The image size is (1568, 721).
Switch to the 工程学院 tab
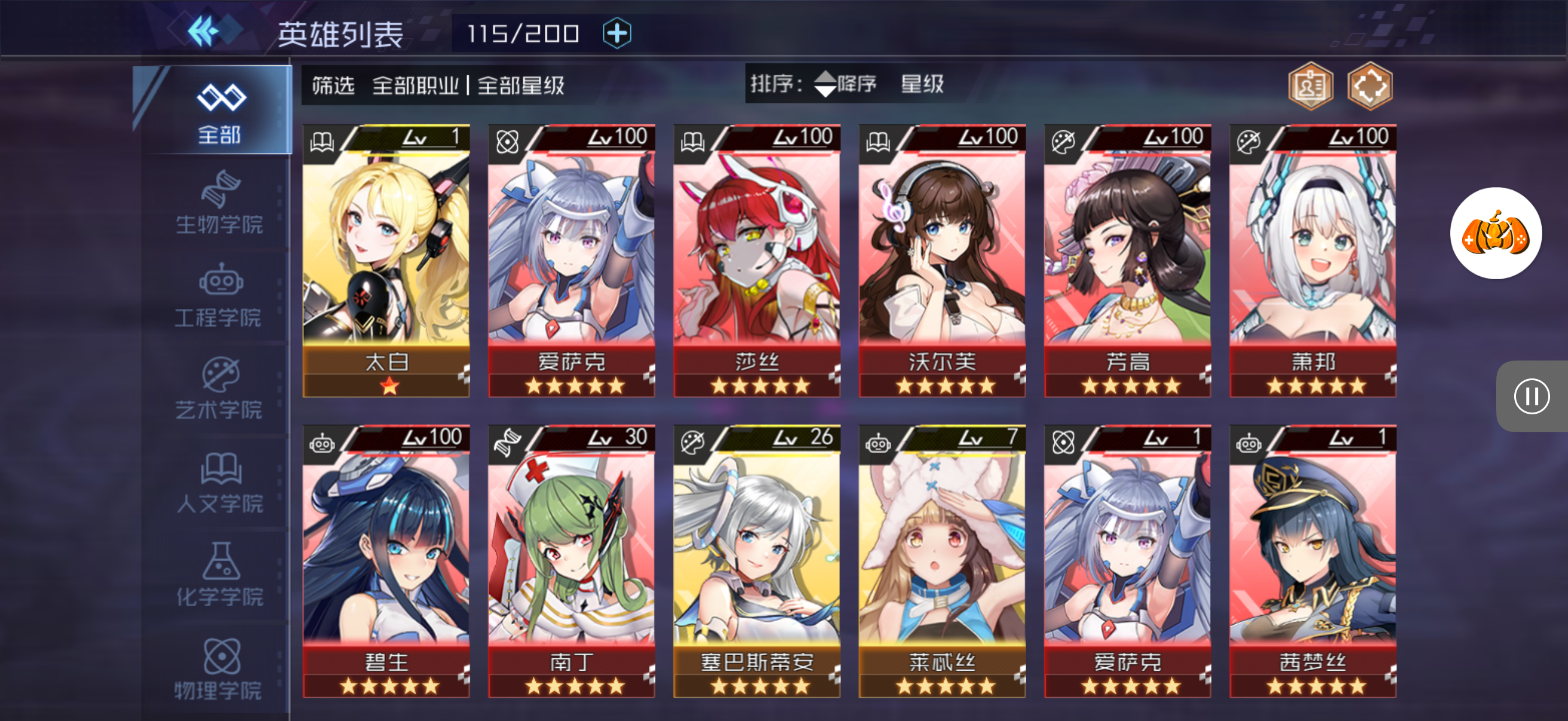pos(219,297)
